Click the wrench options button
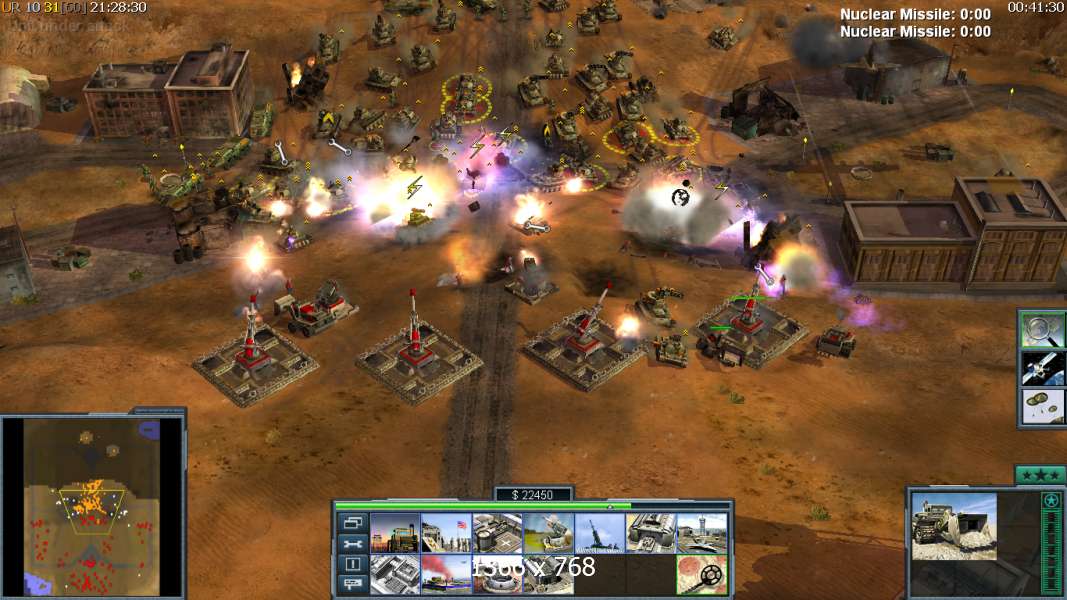Screen dimensions: 1067x600 coord(352,544)
